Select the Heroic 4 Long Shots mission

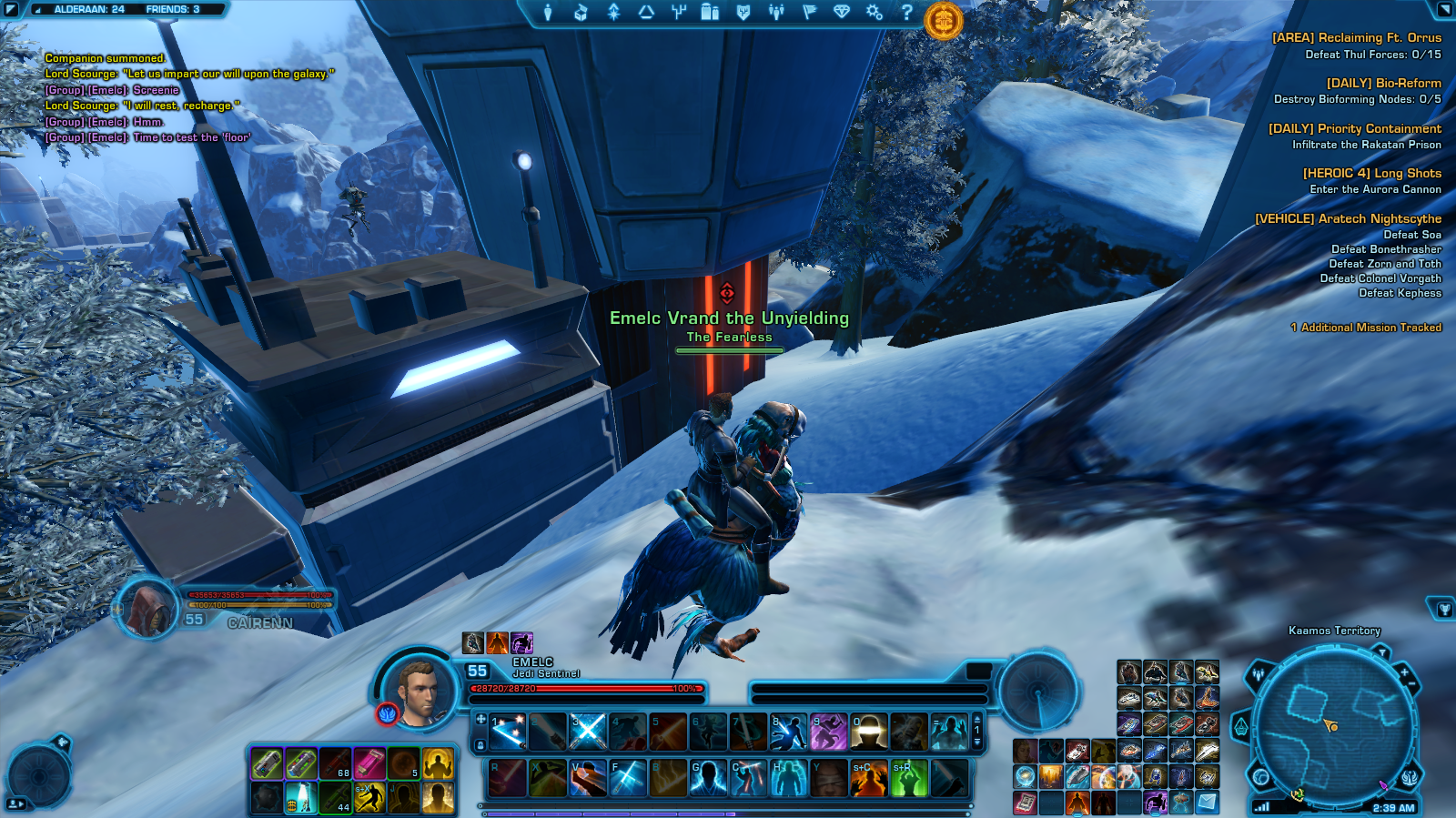(1371, 173)
